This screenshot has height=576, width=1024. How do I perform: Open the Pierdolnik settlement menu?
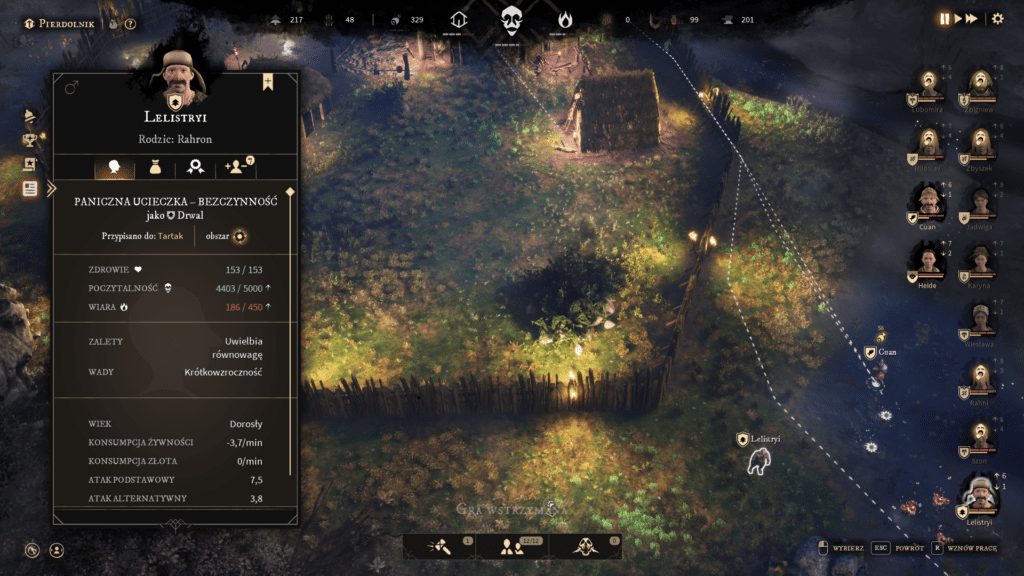tap(60, 23)
